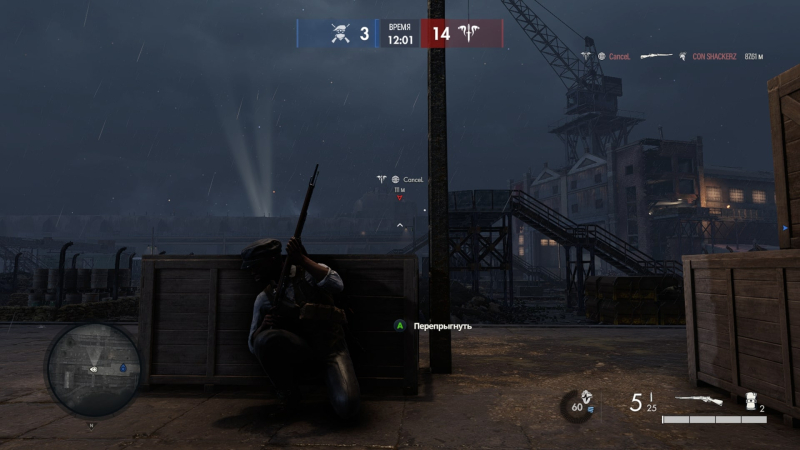Click the red team emblem on scoreboard
This screenshot has width=800, height=450.
tap(468, 34)
